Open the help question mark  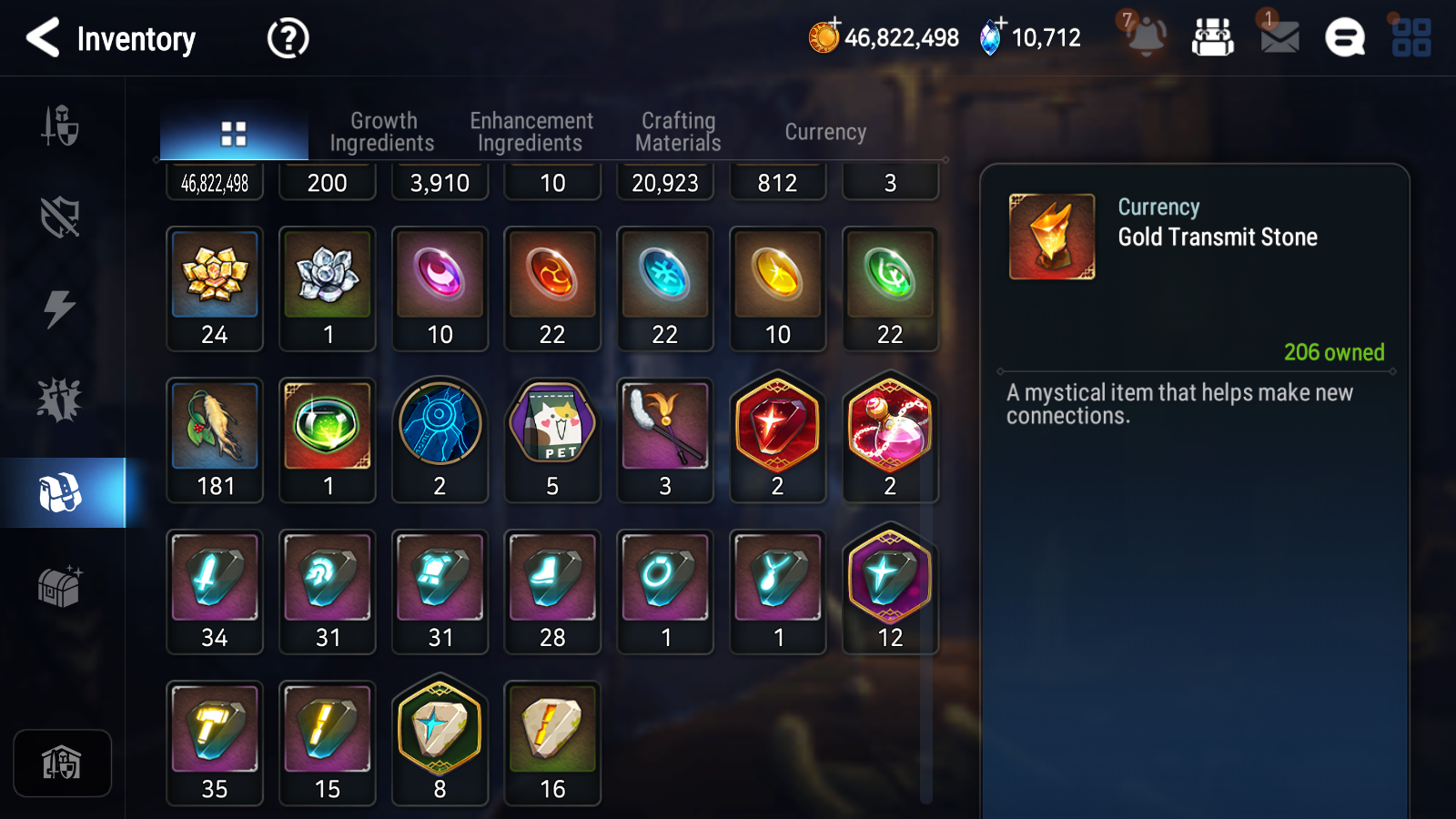(286, 38)
